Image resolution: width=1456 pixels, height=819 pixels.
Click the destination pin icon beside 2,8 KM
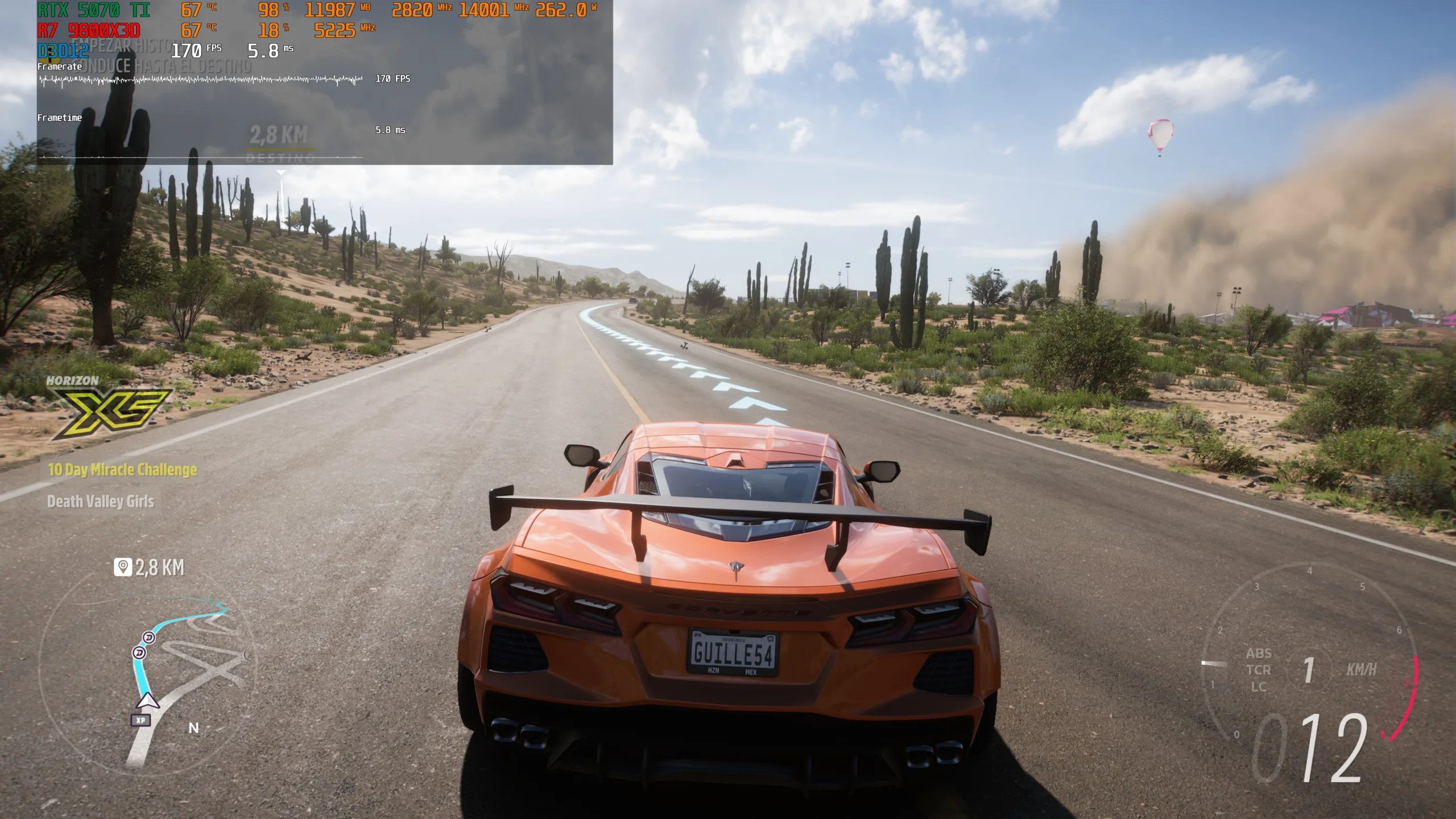(123, 567)
